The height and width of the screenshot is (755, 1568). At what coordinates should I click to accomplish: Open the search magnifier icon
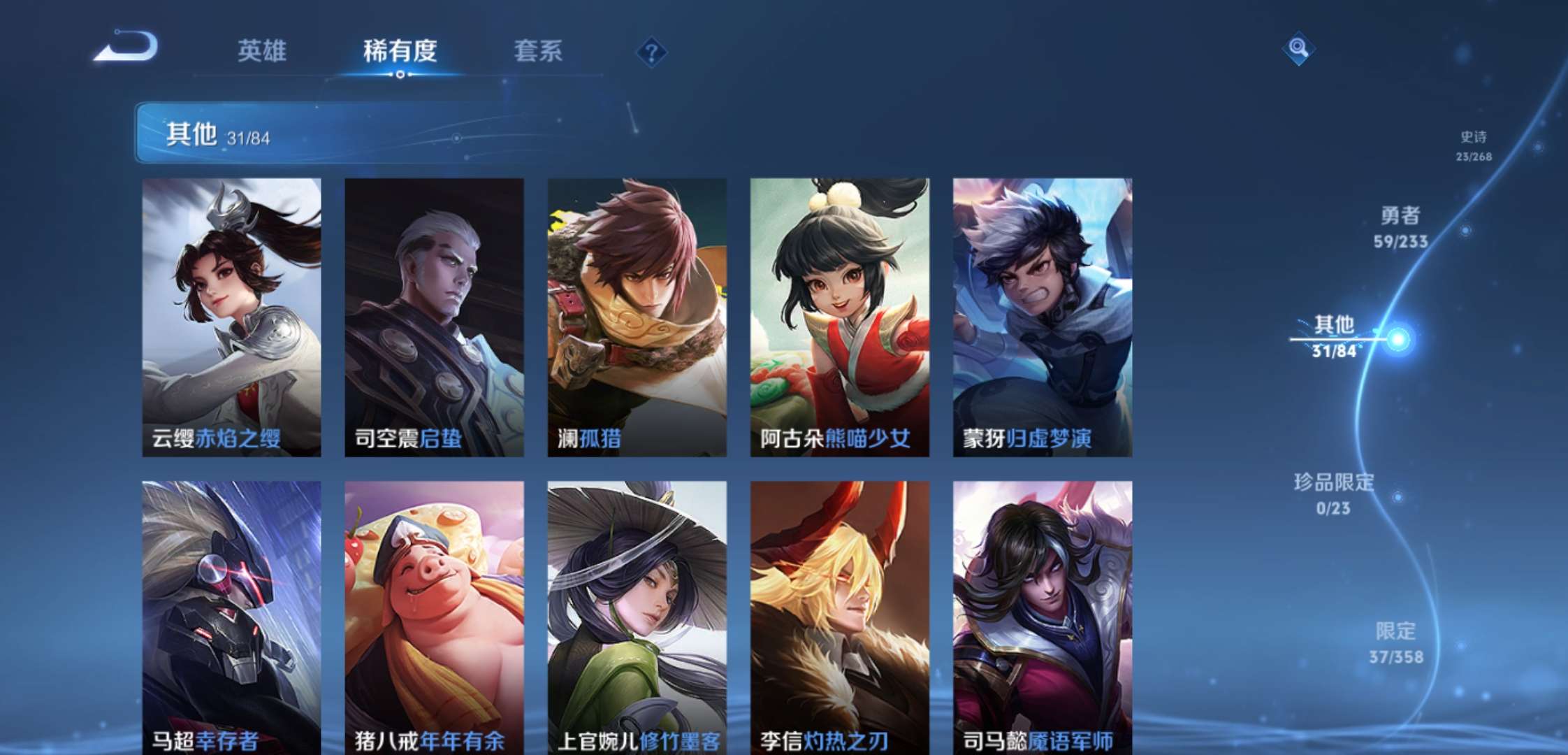click(1300, 49)
